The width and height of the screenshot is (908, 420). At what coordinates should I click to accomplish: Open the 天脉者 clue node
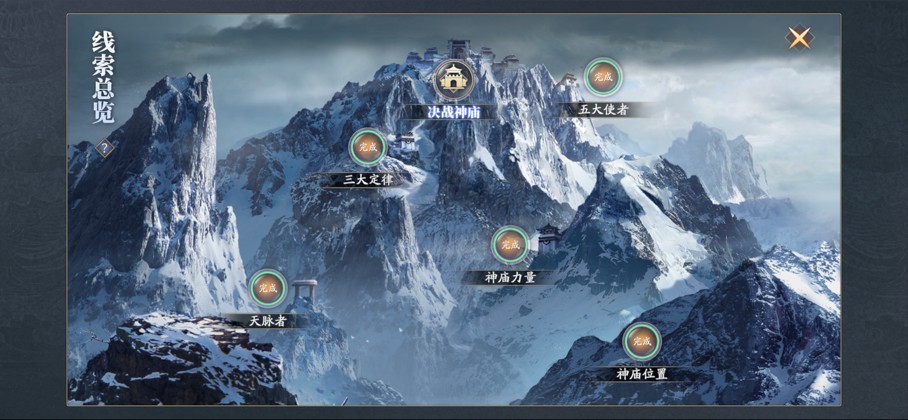click(x=268, y=289)
